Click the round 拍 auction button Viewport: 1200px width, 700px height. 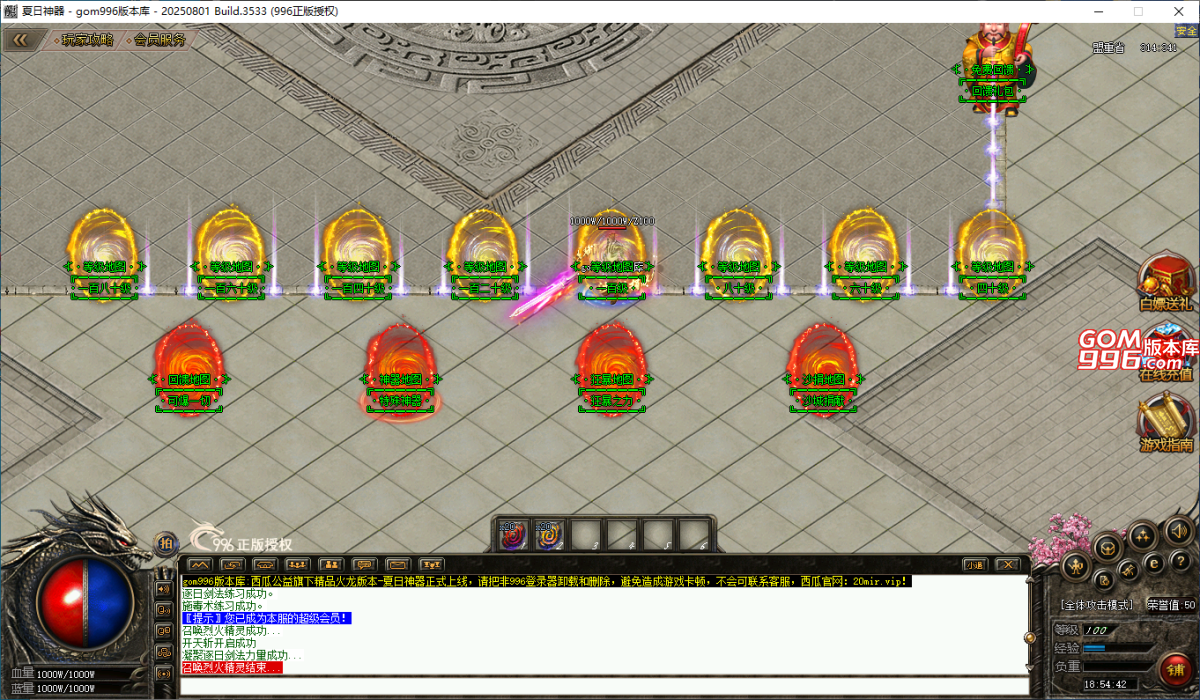pos(166,544)
